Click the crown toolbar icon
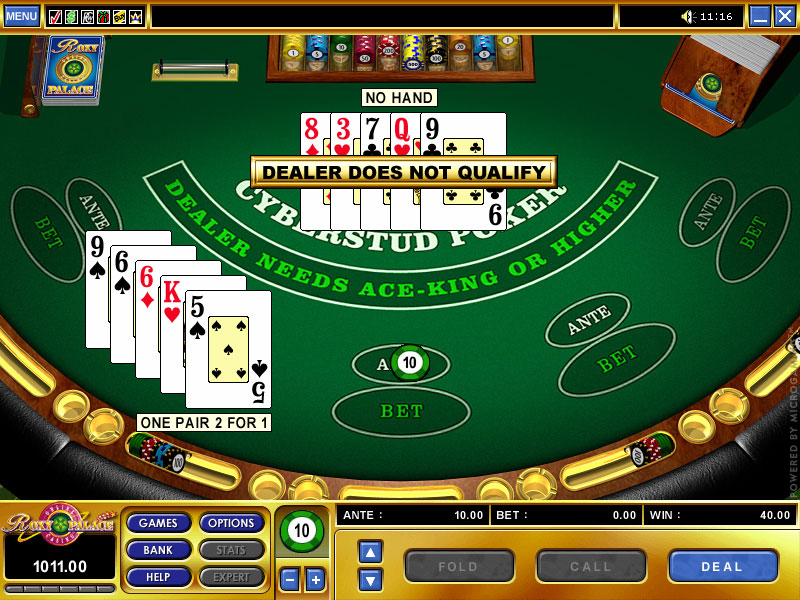This screenshot has height=600, width=800. tap(135, 17)
